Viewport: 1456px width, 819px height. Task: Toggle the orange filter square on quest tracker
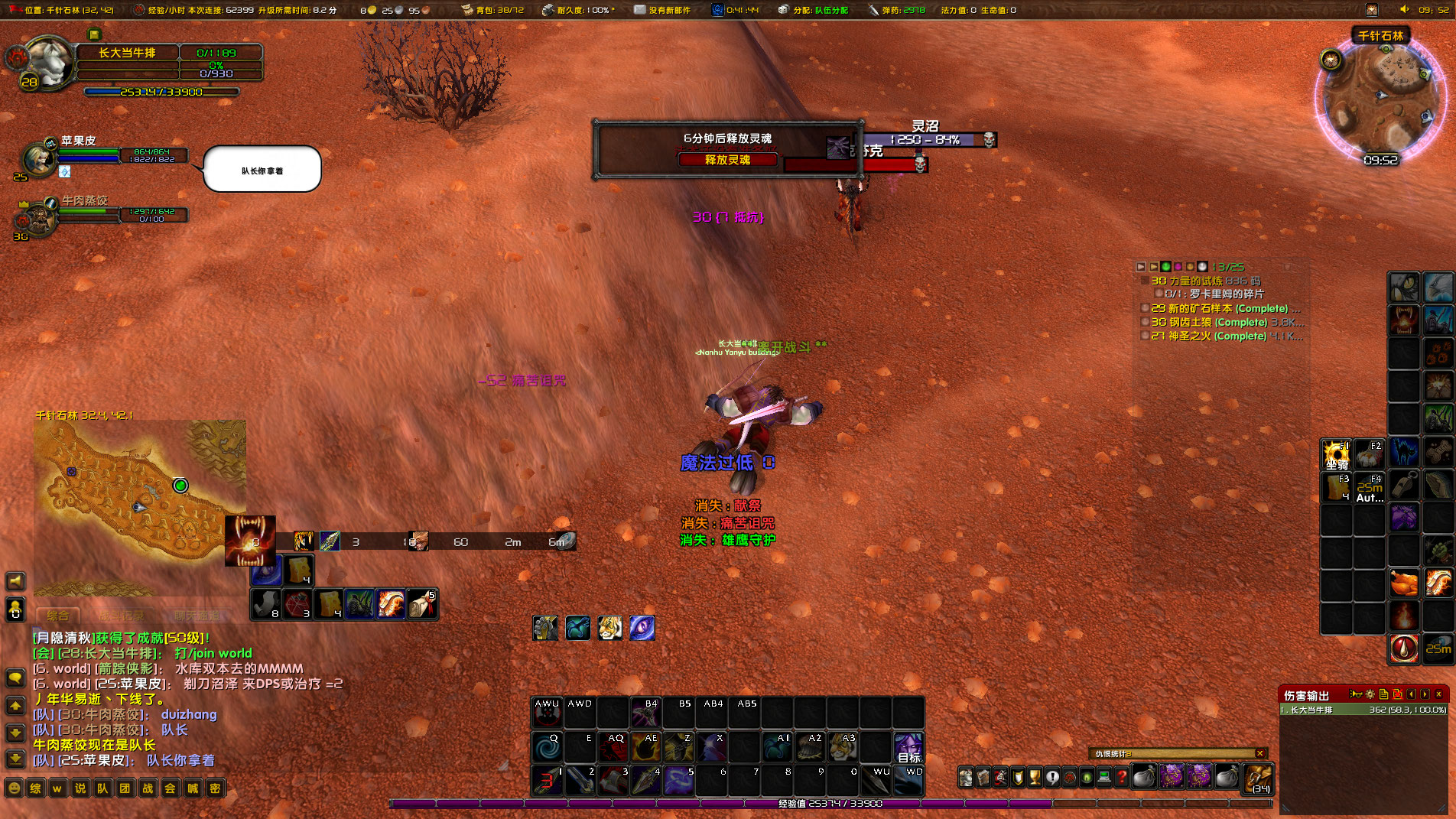1191,267
